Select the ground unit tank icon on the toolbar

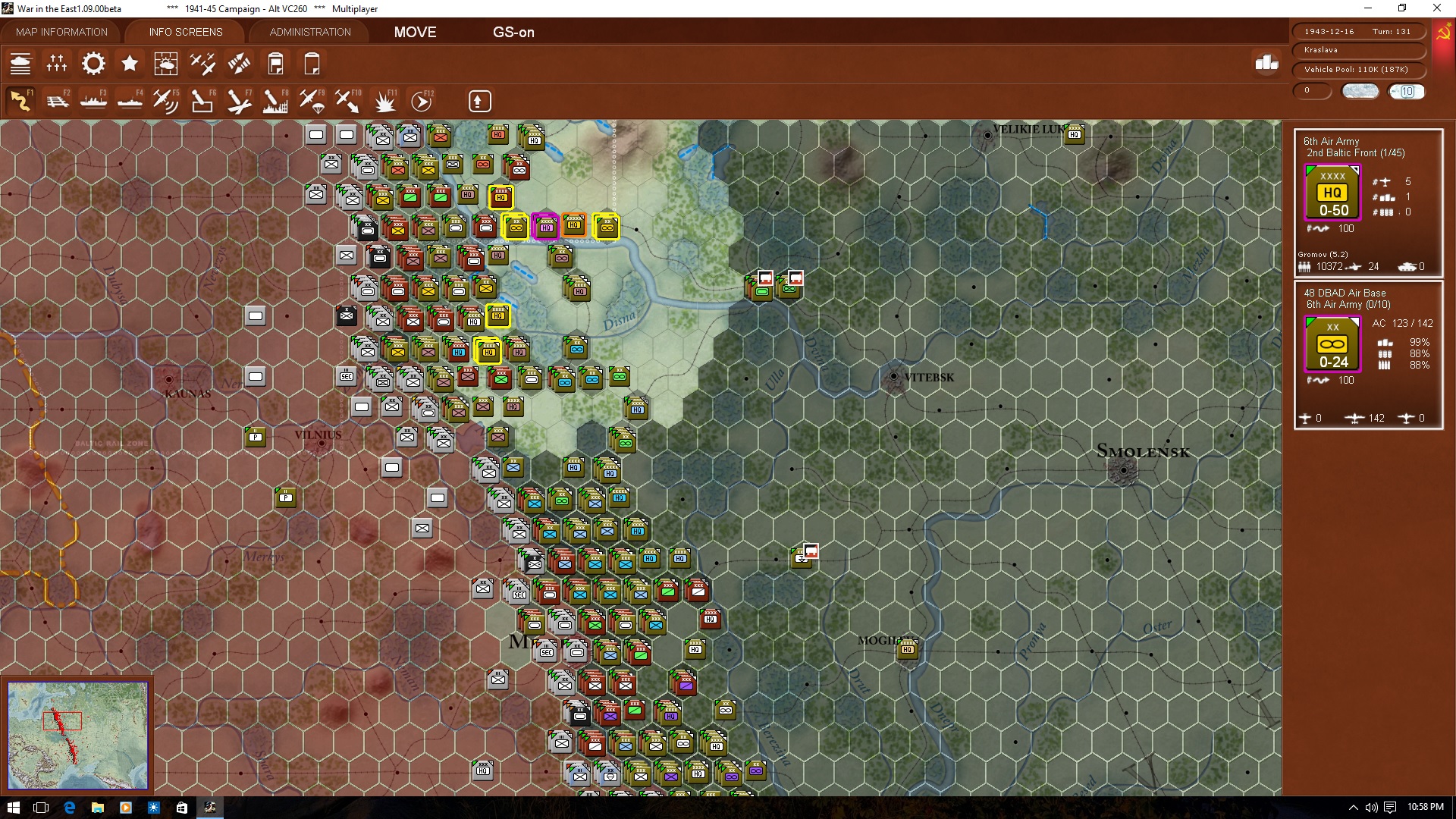point(20,64)
